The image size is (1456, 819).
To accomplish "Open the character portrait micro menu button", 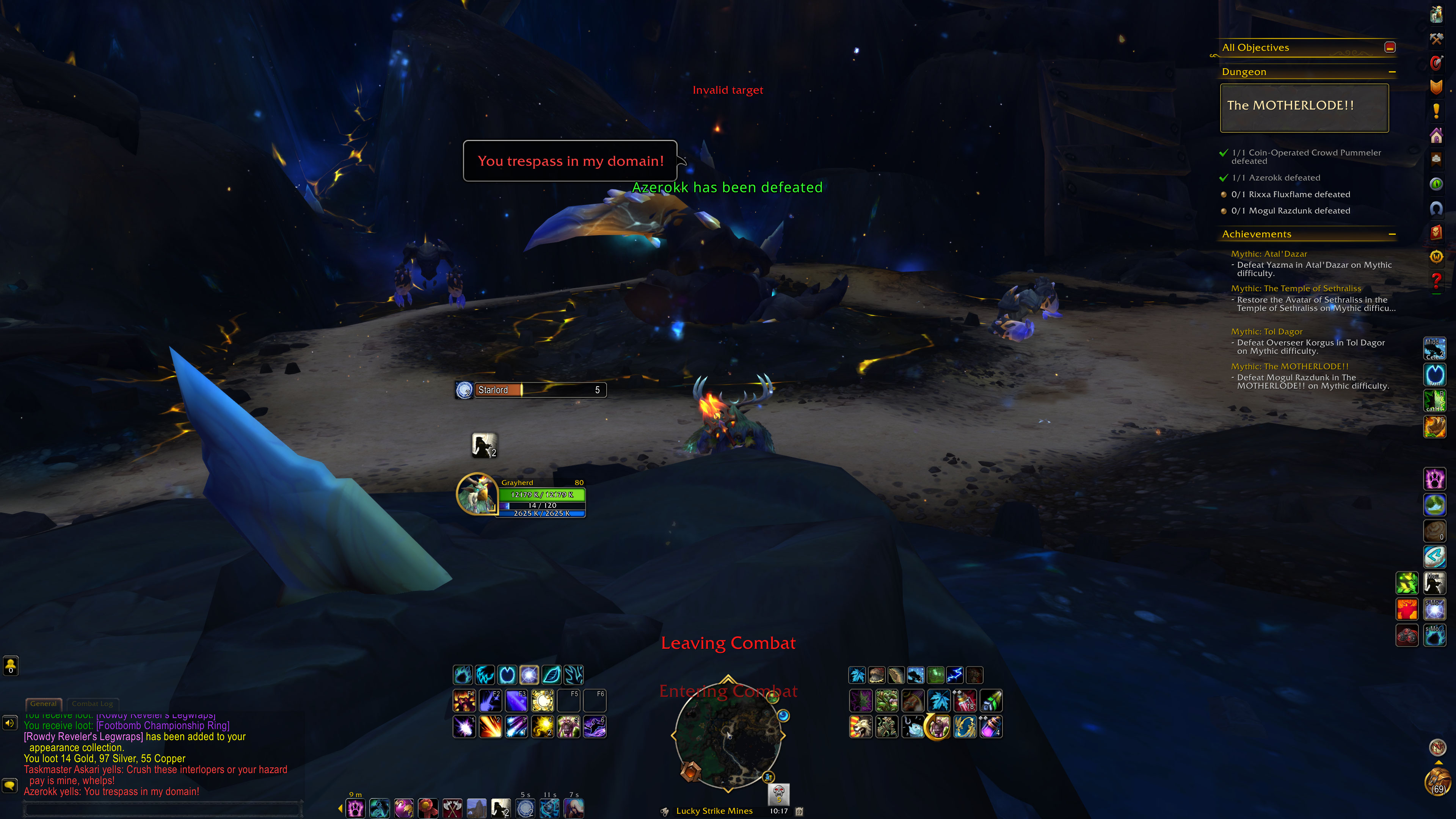I will pyautogui.click(x=1436, y=14).
